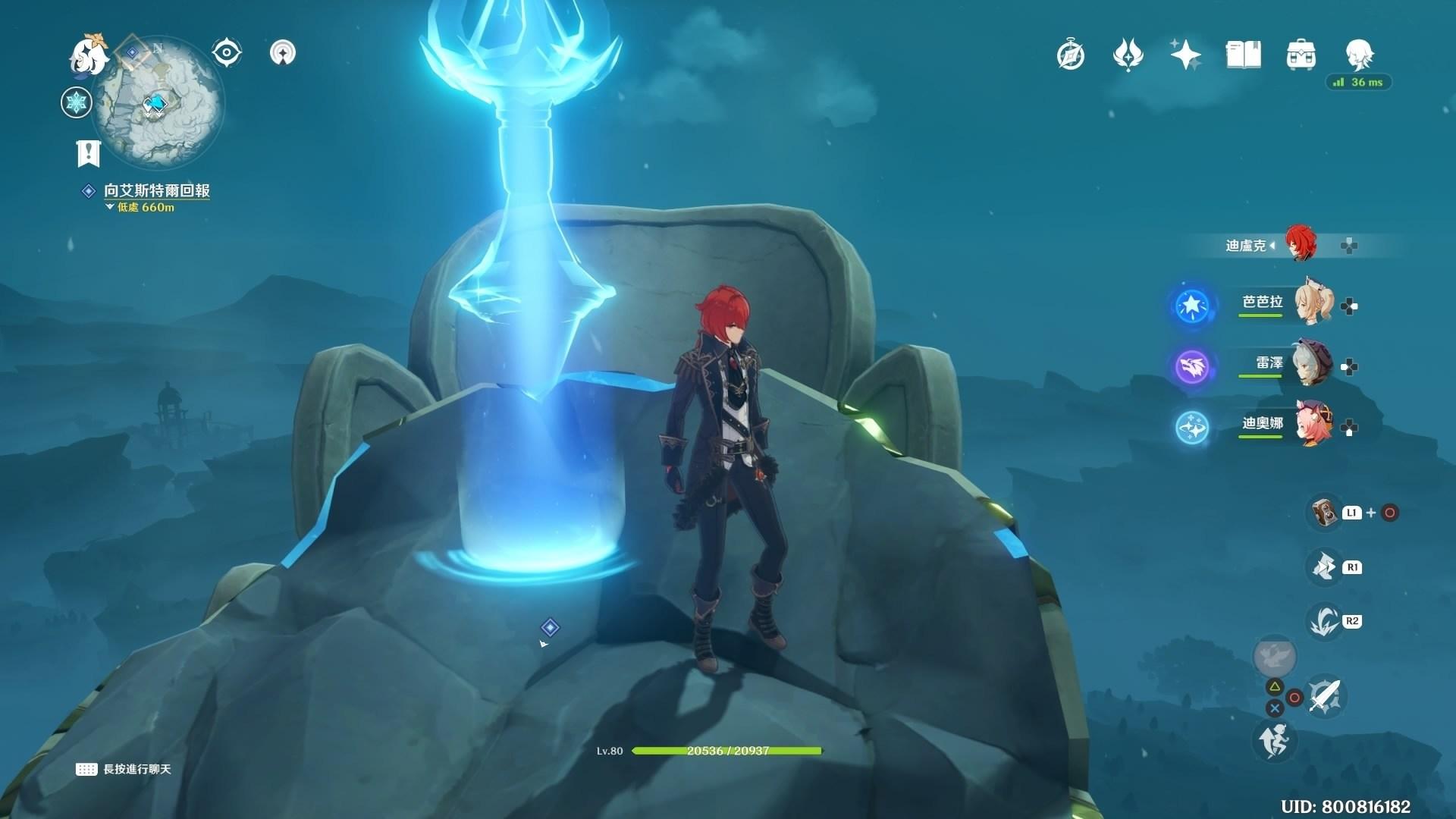Open the inventory backpack icon
Viewport: 1456px width, 819px height.
tap(1301, 55)
